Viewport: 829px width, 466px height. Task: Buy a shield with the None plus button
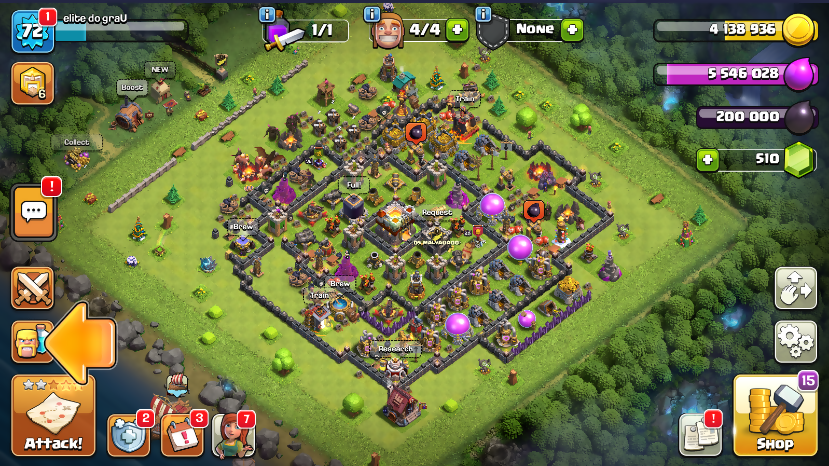coord(572,29)
